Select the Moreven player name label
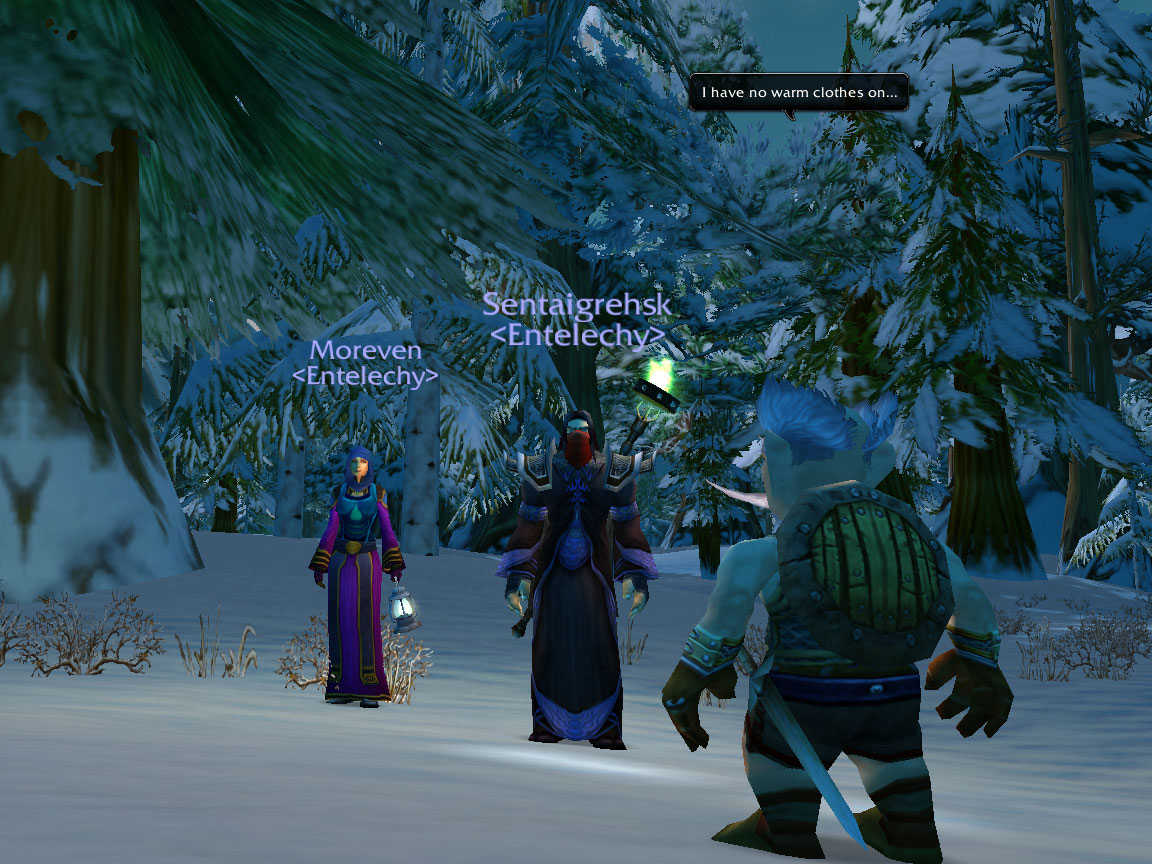The image size is (1152, 864). tap(365, 351)
